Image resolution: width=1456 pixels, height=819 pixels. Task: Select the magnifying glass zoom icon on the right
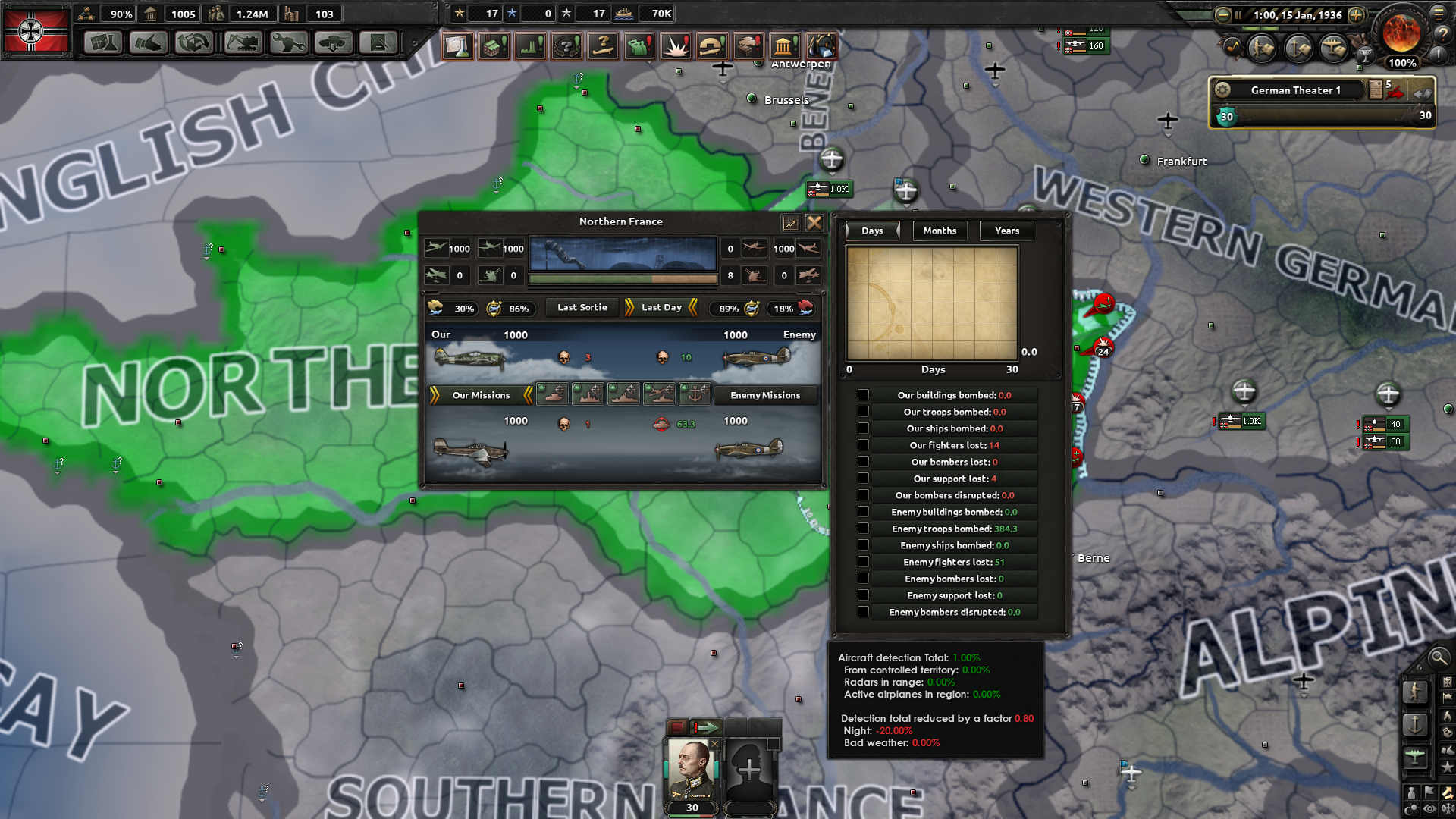click(1439, 658)
